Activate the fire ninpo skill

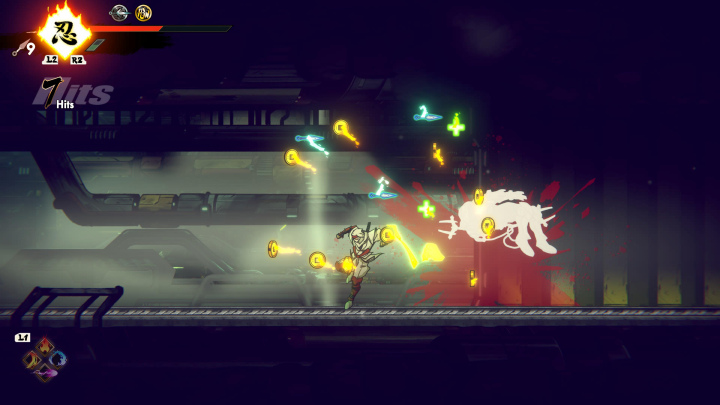coord(43,345)
